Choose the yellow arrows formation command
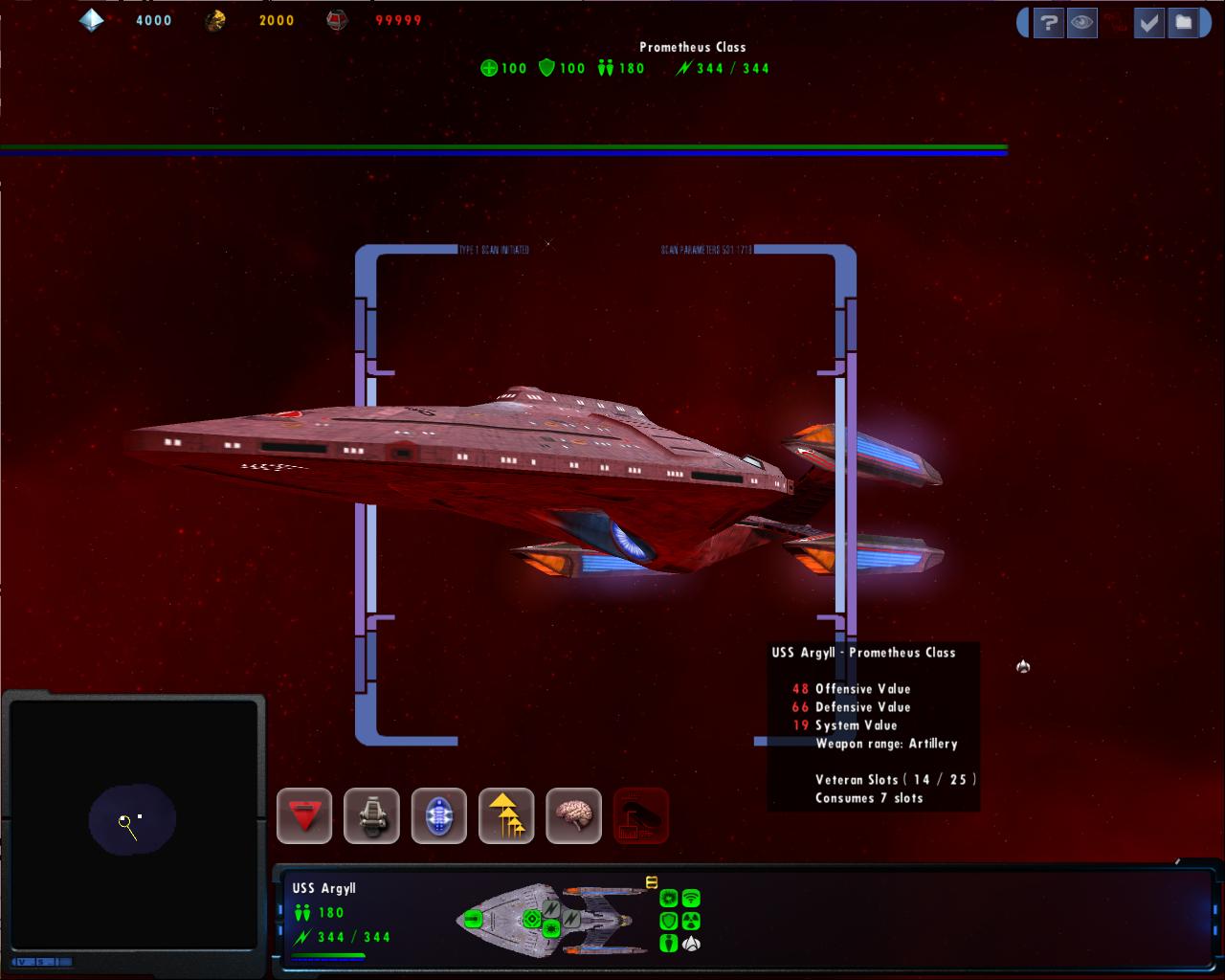Viewport: 1225px width, 980px height. coord(506,816)
